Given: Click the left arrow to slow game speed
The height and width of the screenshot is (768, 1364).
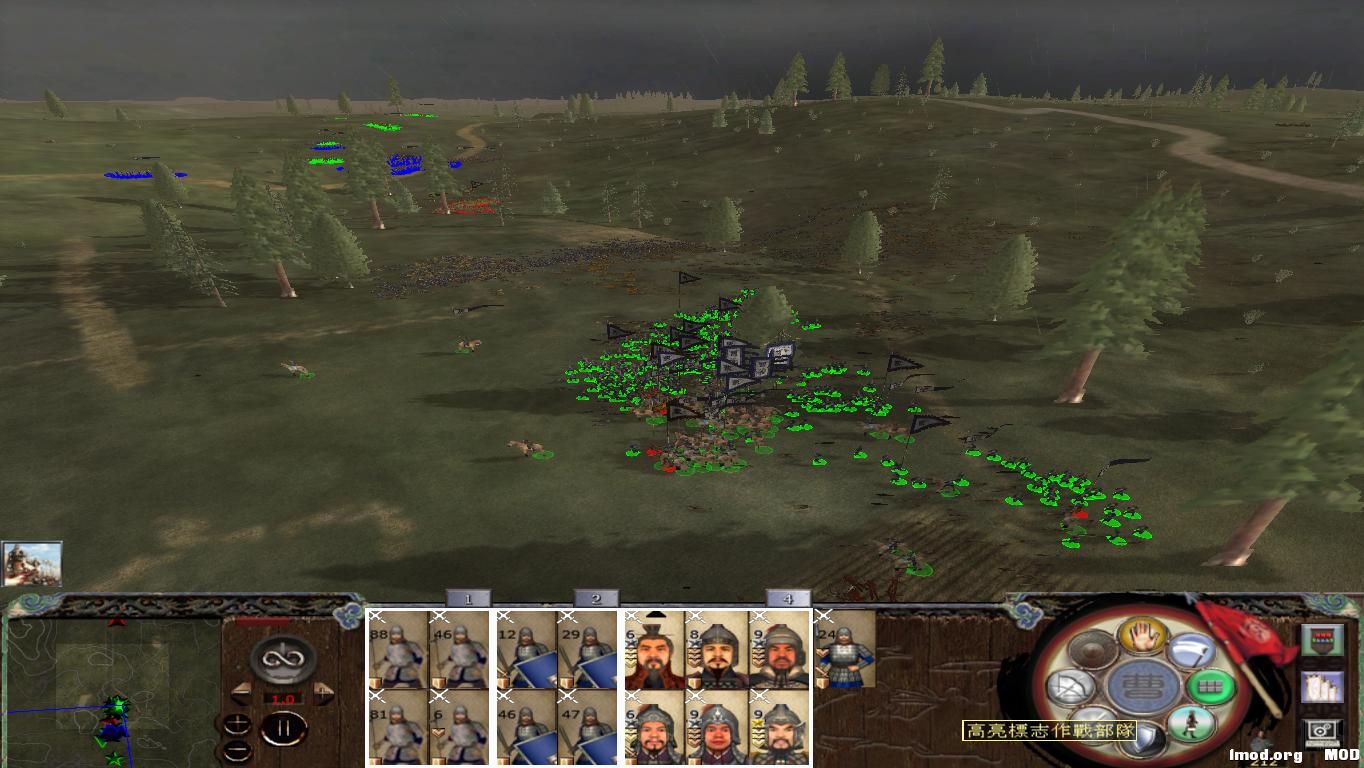Looking at the screenshot, I should coord(241,692).
